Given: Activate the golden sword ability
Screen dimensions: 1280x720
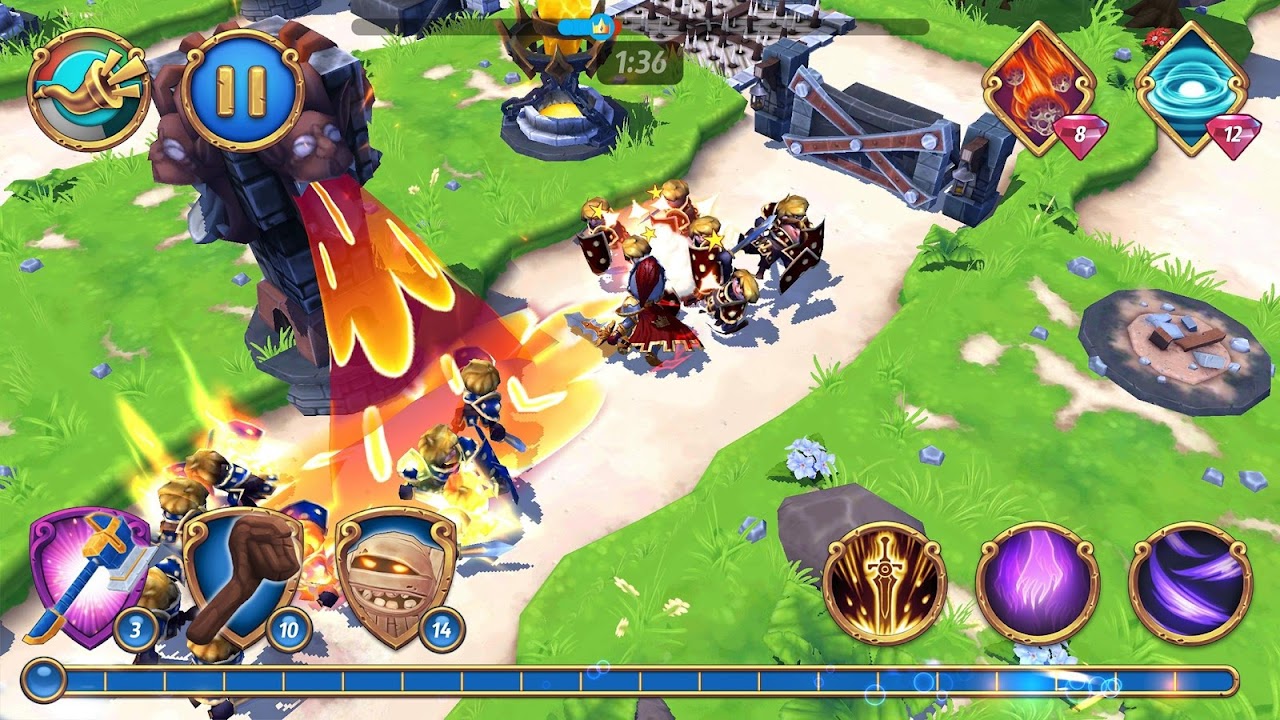Looking at the screenshot, I should (x=884, y=582).
